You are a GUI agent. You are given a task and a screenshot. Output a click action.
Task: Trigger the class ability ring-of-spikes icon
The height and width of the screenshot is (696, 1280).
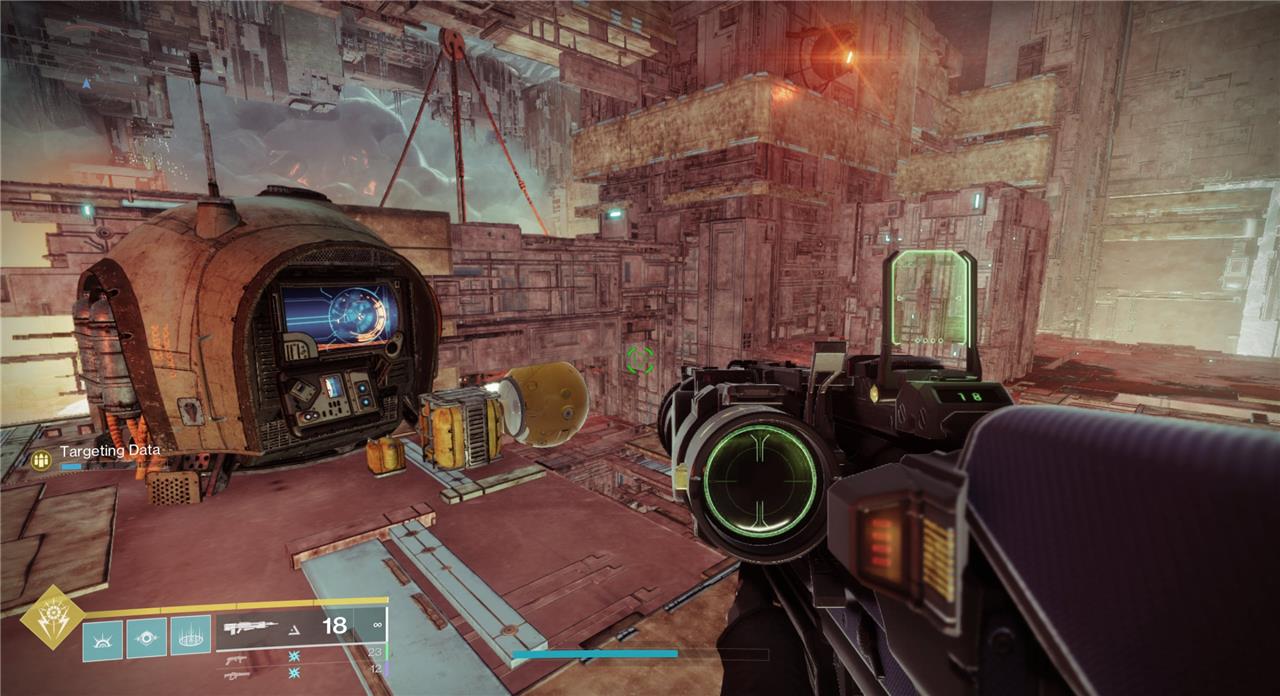(x=190, y=637)
